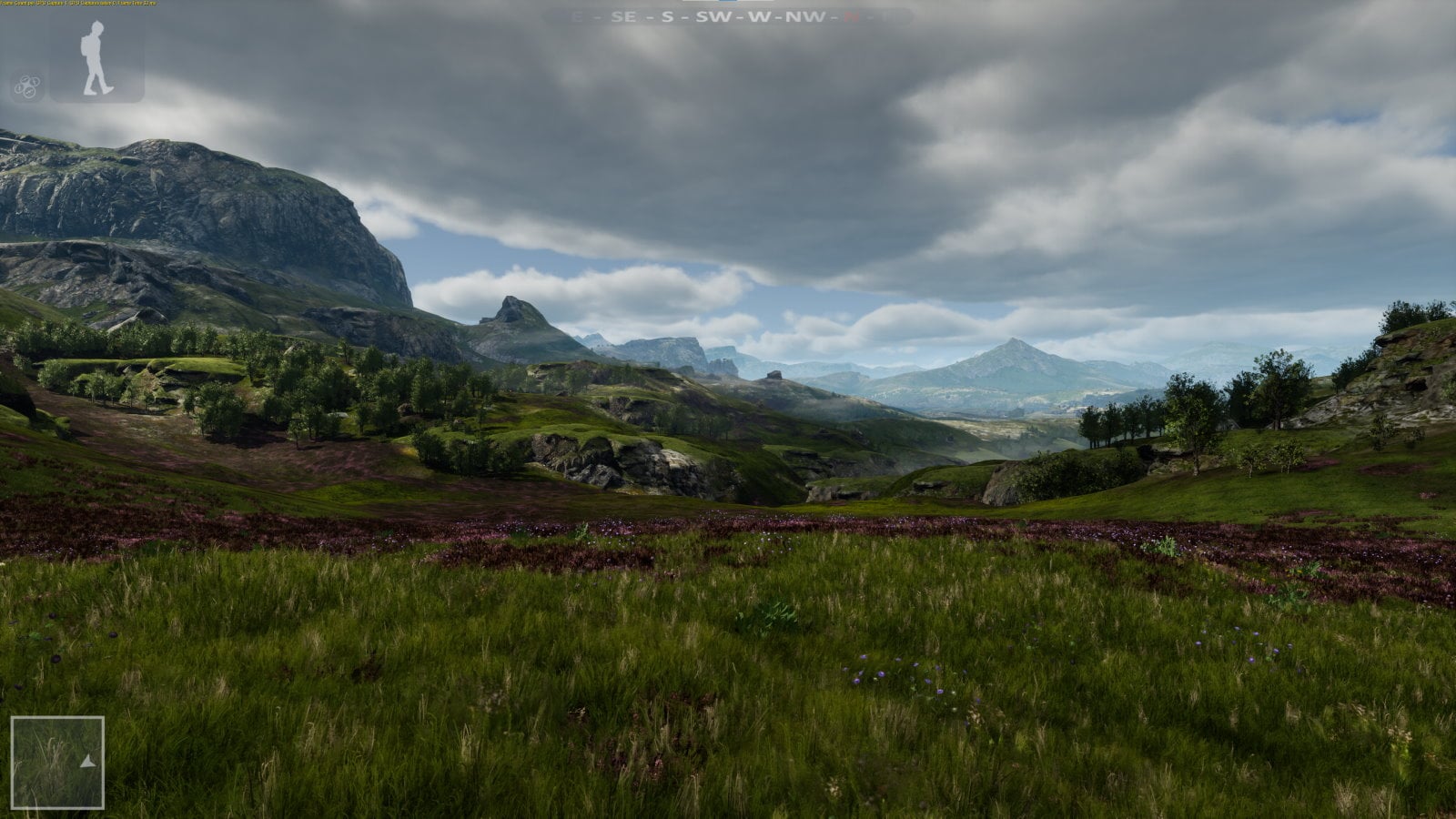Viewport: 1456px width, 819px height.
Task: Open the compass bar at screen top
Action: click(728, 15)
